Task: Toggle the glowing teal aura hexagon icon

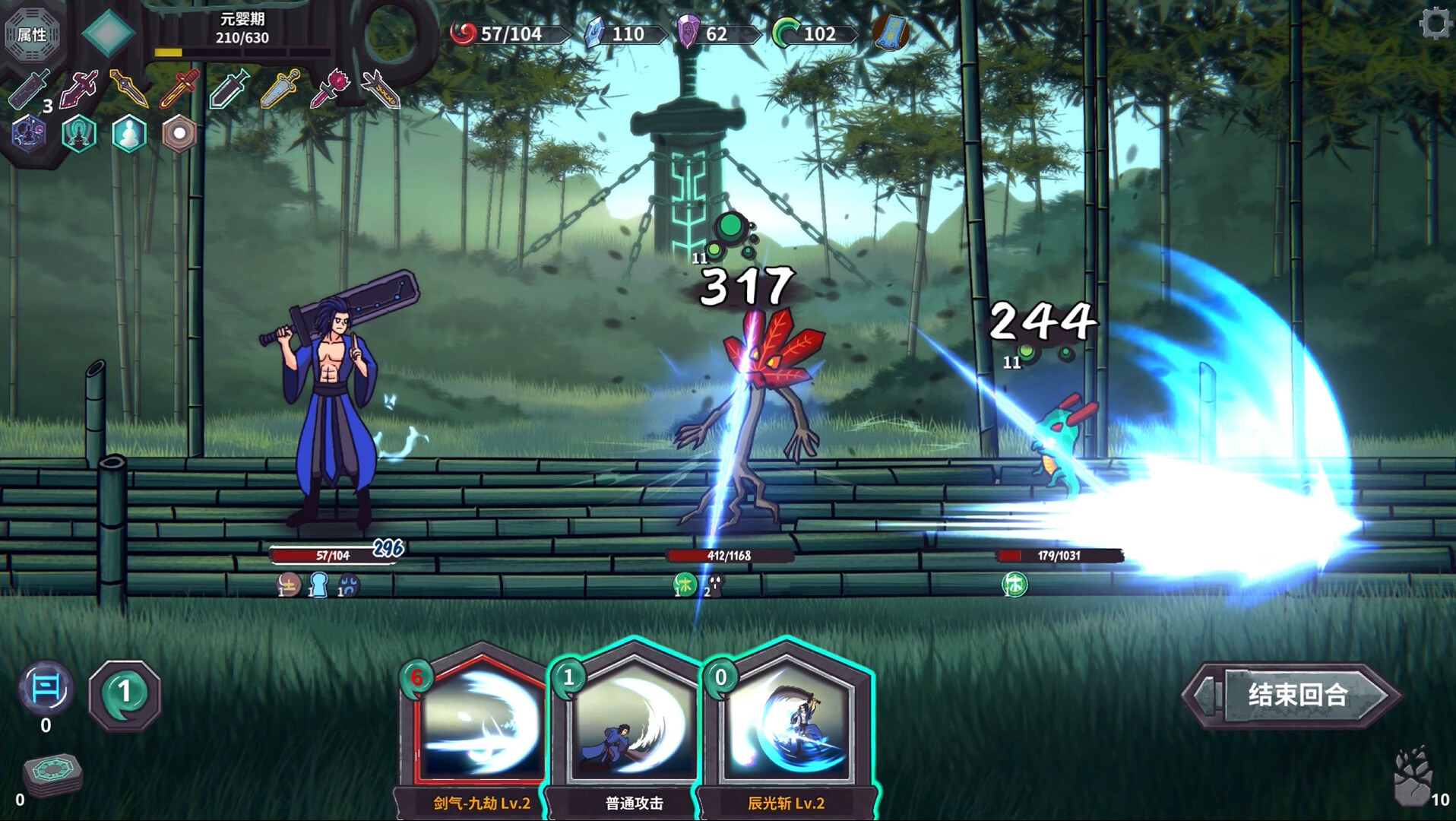Action: [x=79, y=133]
